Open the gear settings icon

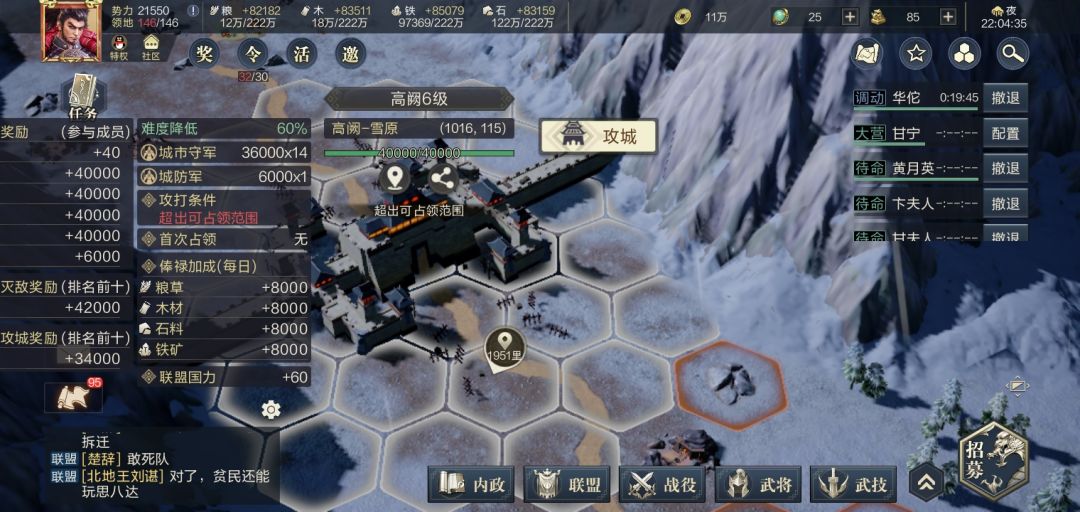[270, 410]
